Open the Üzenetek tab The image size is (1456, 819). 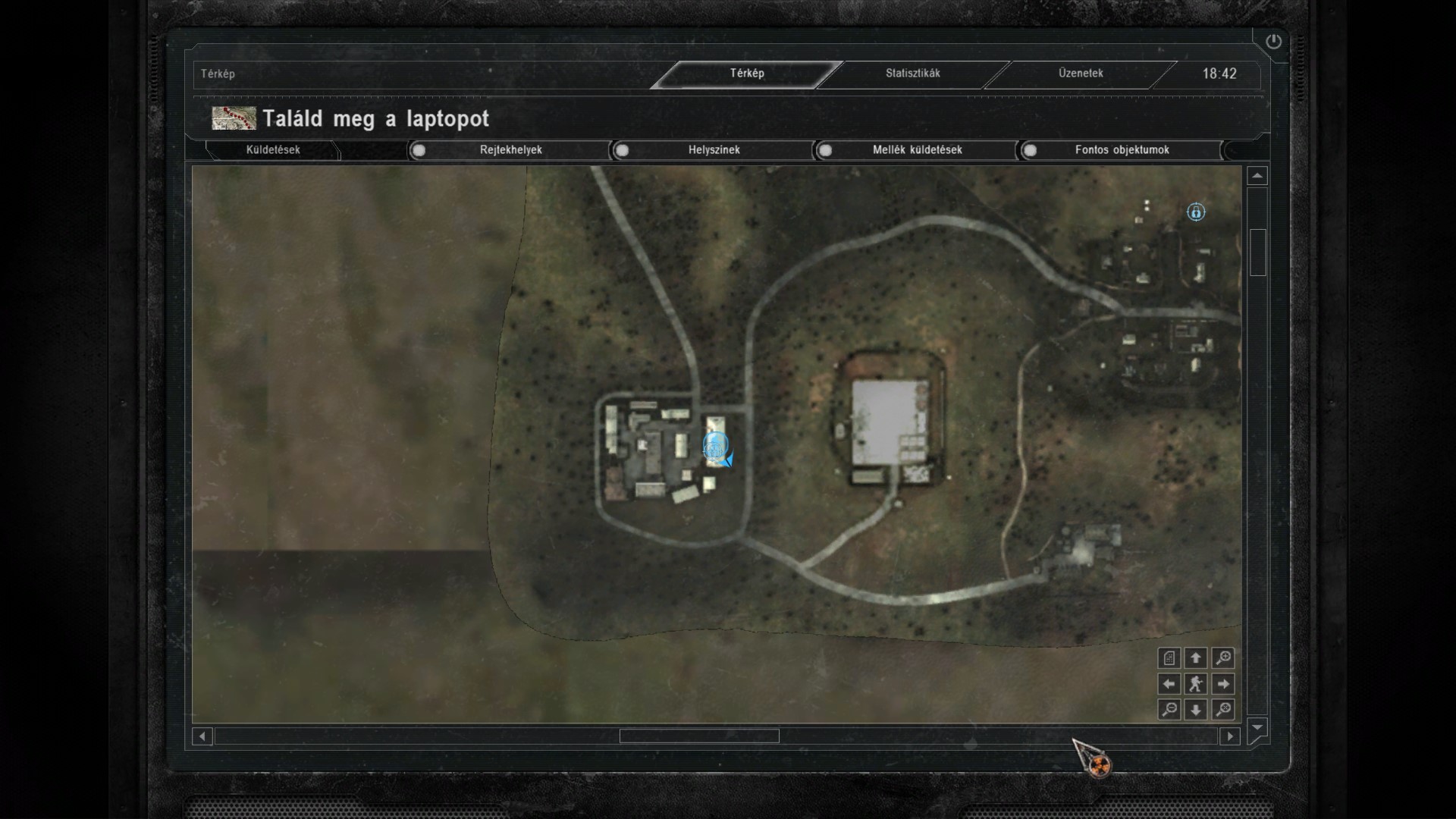tap(1081, 74)
